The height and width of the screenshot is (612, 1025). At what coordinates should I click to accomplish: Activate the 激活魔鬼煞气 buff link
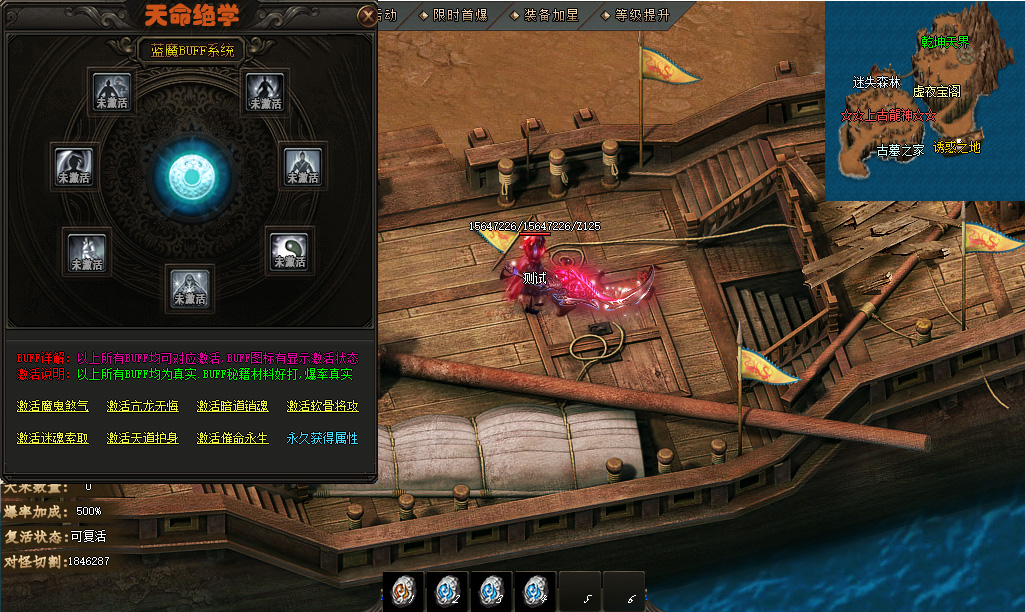(x=53, y=406)
